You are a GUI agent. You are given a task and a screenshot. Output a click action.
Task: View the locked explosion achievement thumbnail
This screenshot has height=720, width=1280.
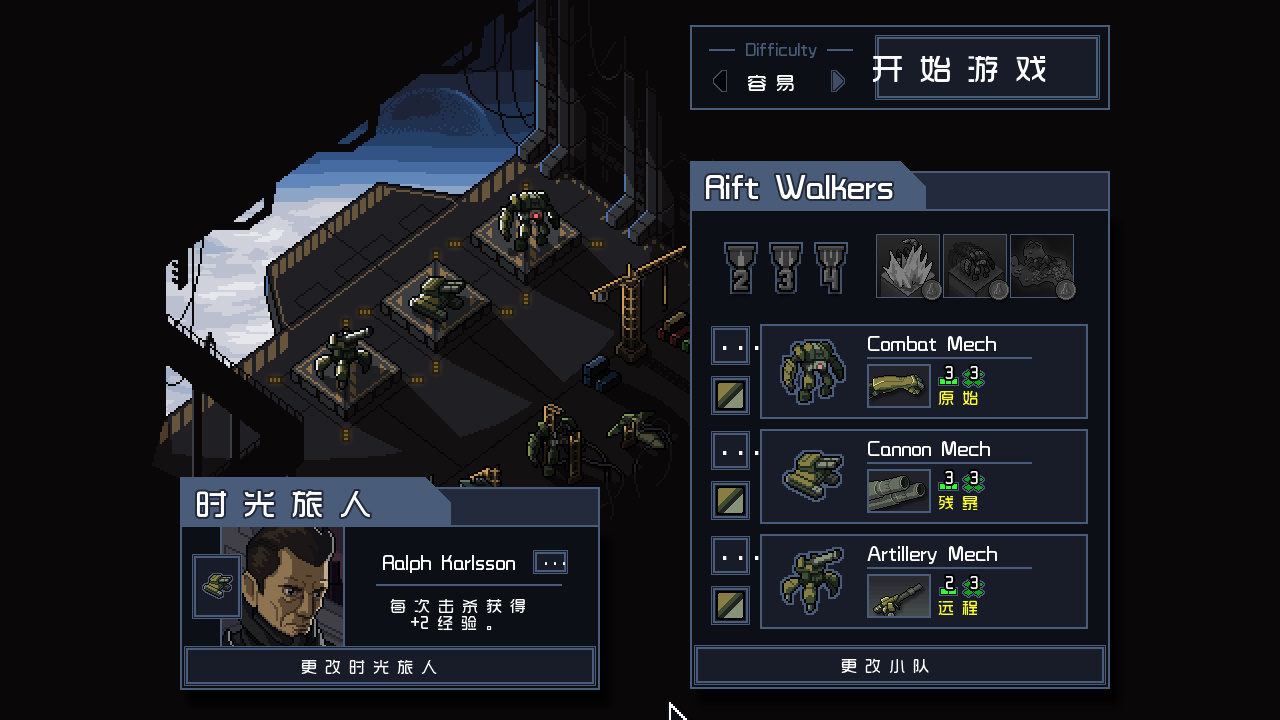coord(908,266)
